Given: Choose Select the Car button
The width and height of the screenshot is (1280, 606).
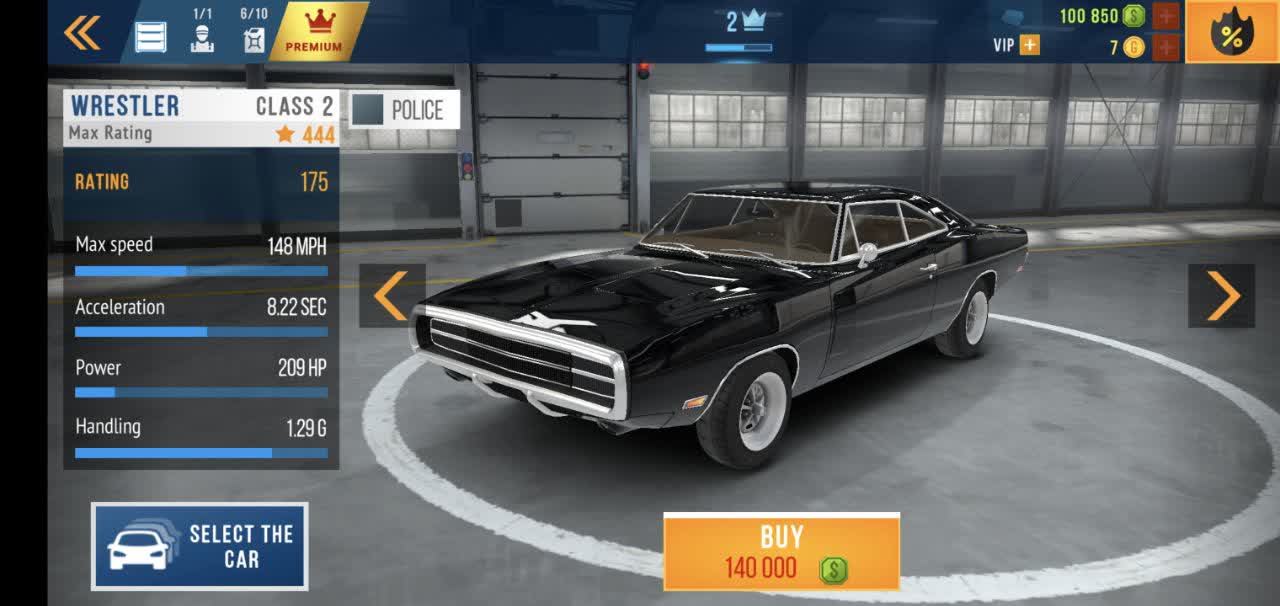Looking at the screenshot, I should (x=200, y=546).
